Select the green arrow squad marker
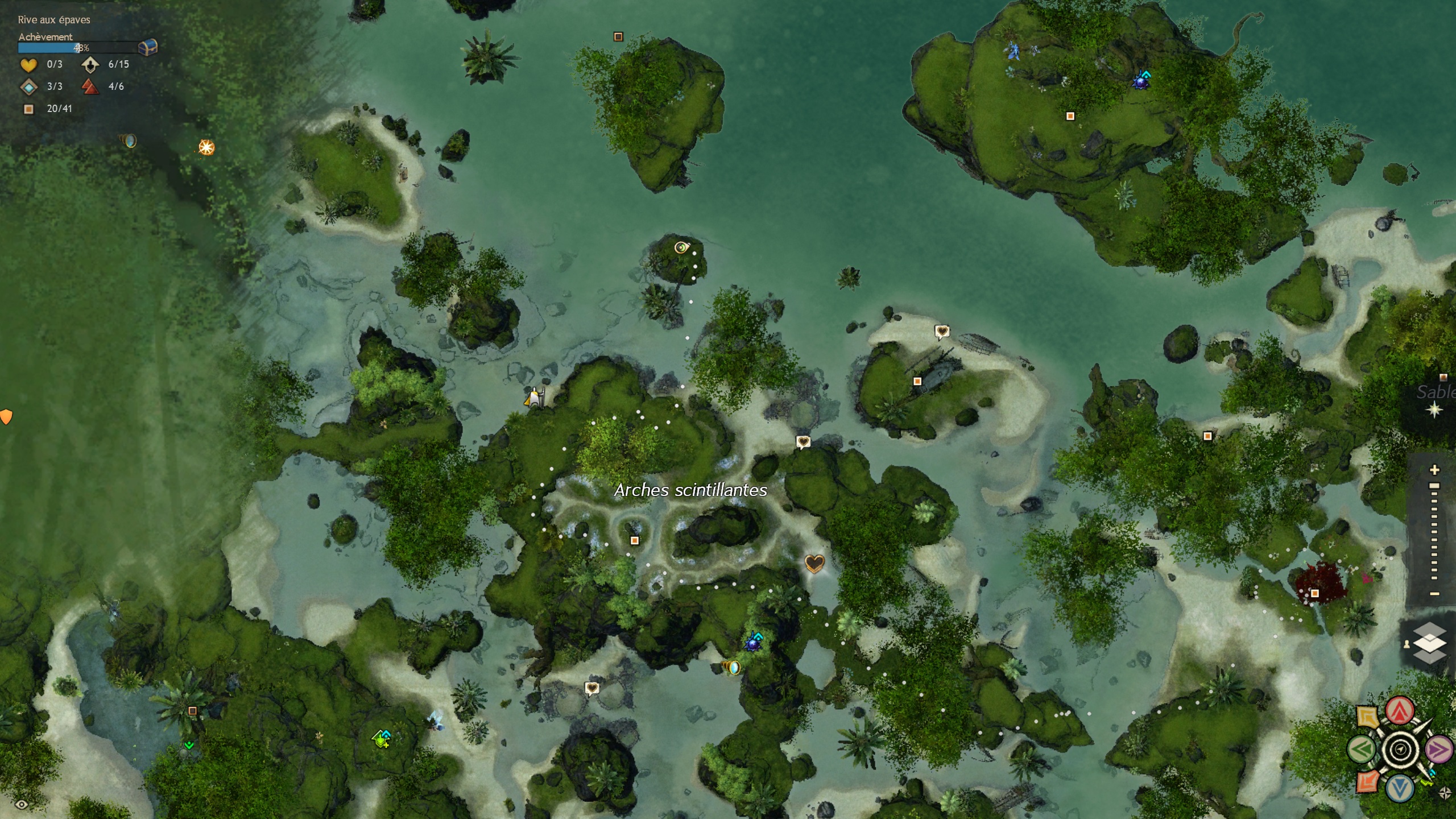Screen dimensions: 1456x819 [1361, 750]
